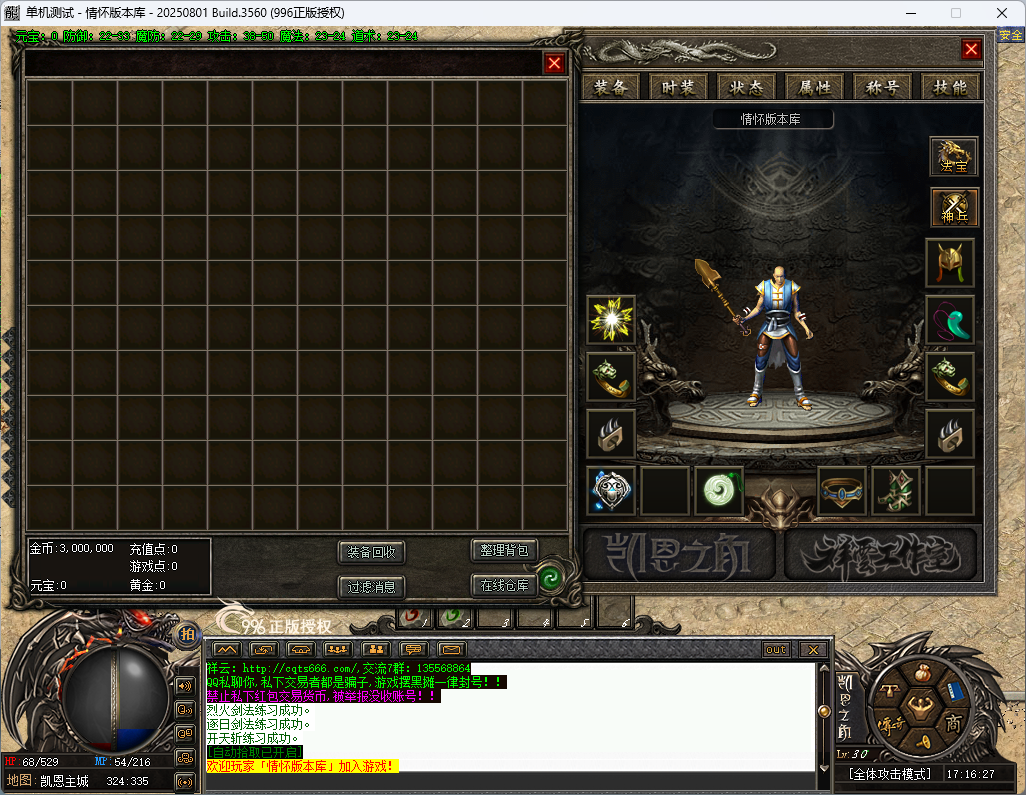This screenshot has width=1026, height=795.
Task: Open the 过滤消息 (filter messages) option
Action: [x=371, y=587]
